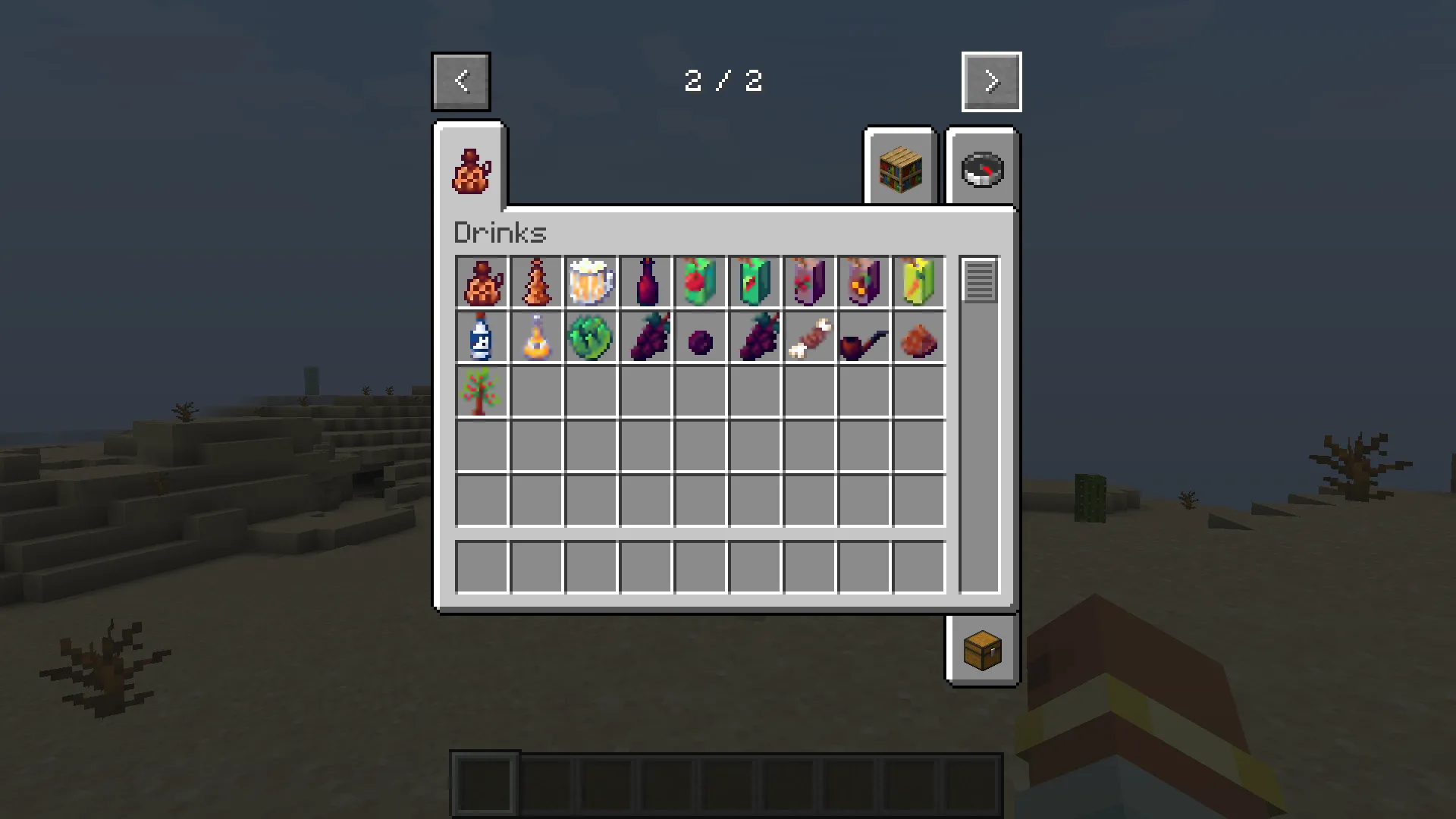Select the smoking pipe item
1456x819 pixels.
tap(865, 337)
